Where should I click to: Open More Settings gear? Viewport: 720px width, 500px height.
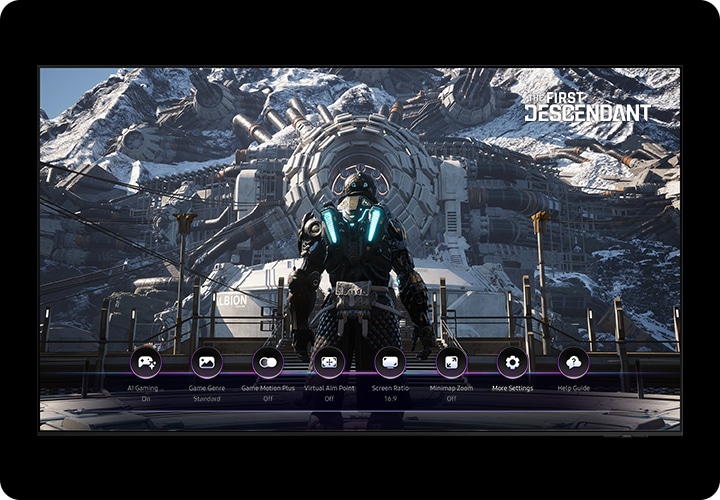point(512,362)
